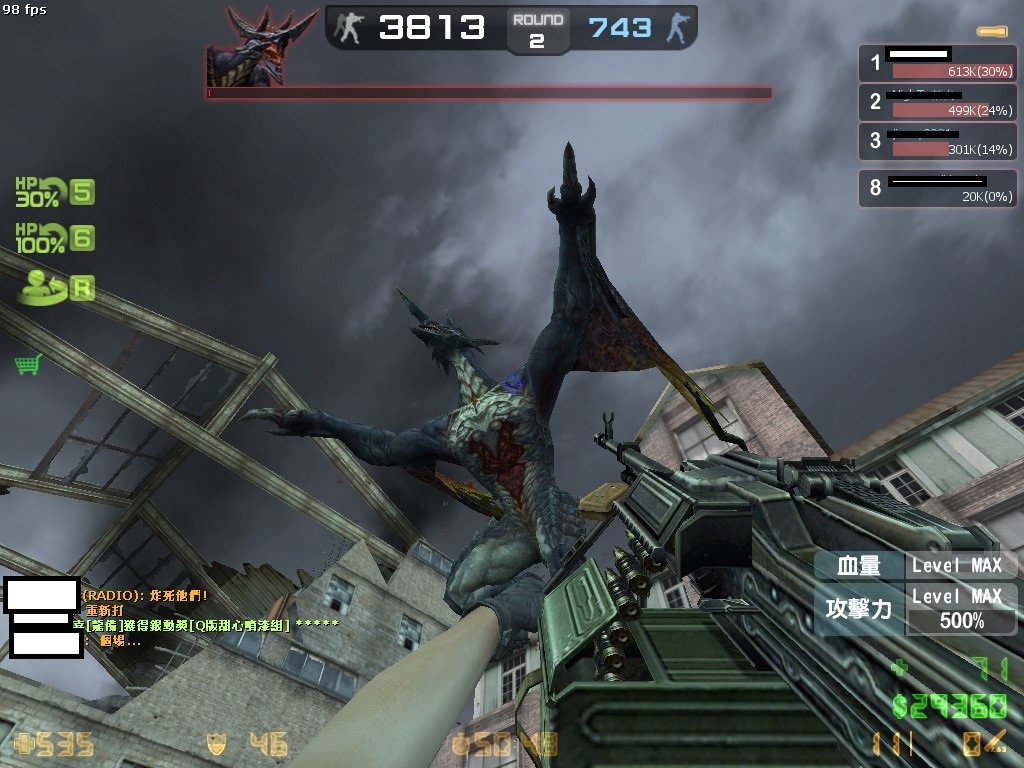Click the green revive teammate icon
The width and height of the screenshot is (1024, 768).
44,287
